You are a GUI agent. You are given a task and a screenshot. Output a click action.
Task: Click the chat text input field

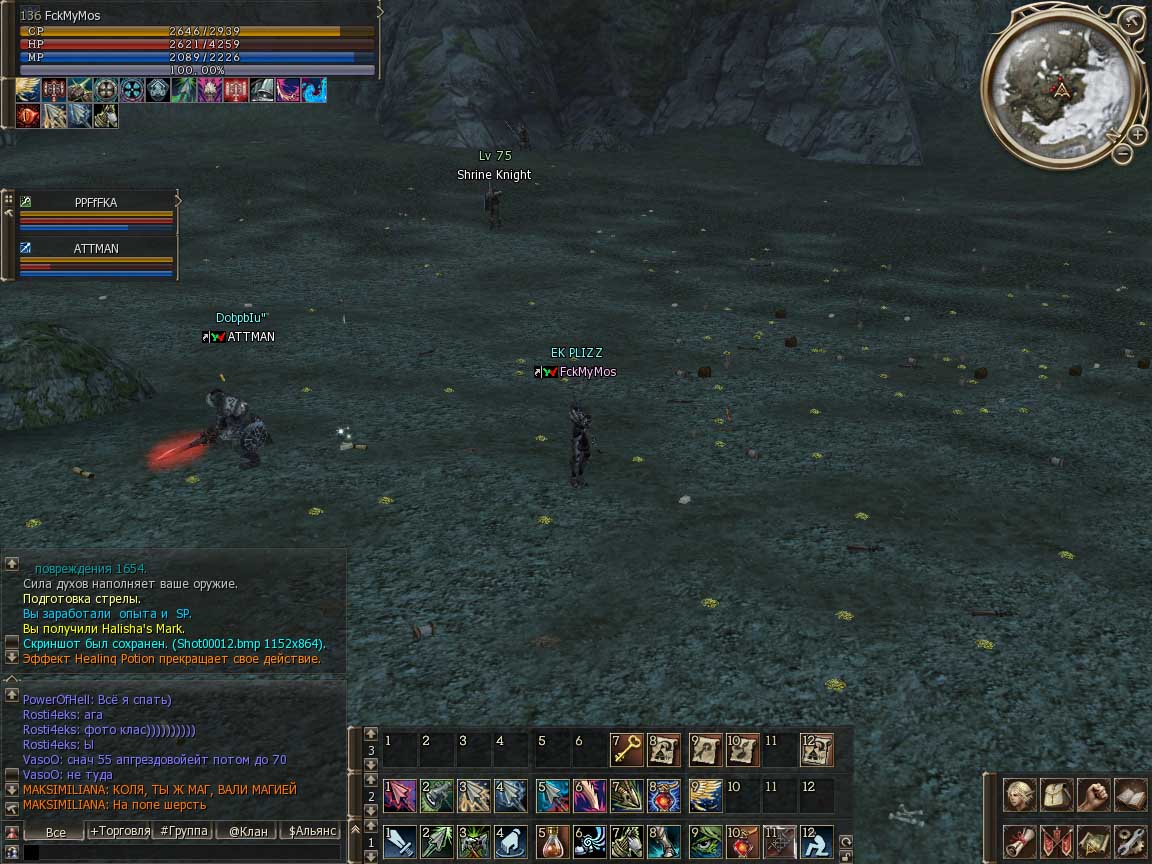180,853
